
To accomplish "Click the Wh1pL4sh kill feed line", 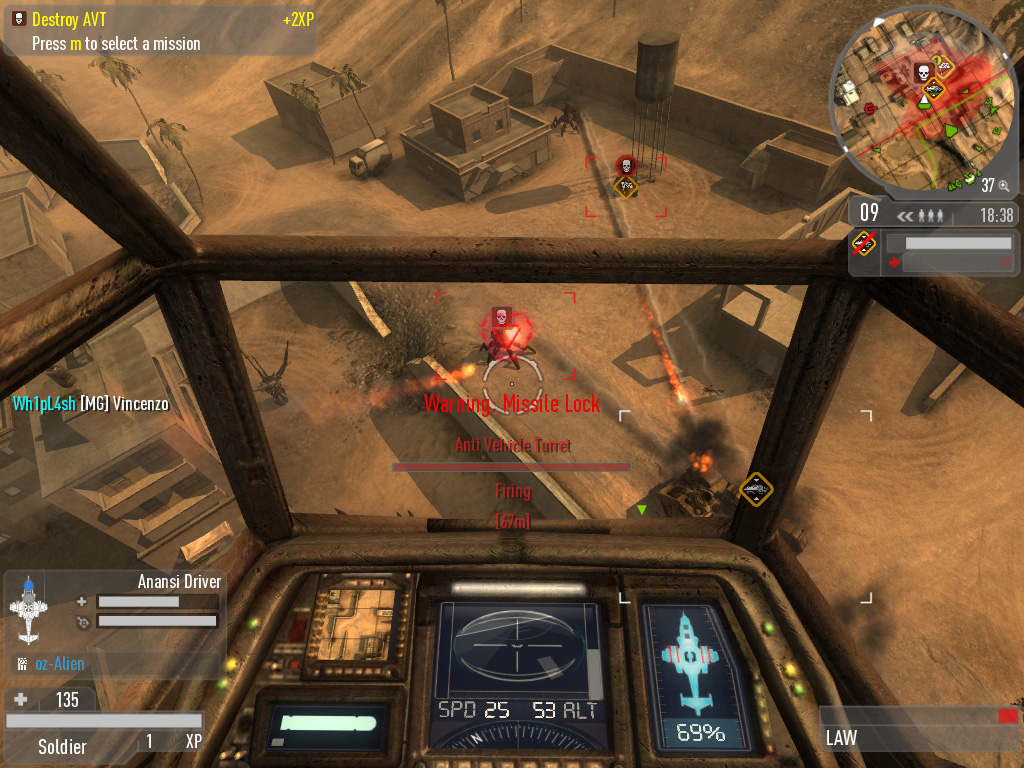I will pyautogui.click(x=91, y=404).
